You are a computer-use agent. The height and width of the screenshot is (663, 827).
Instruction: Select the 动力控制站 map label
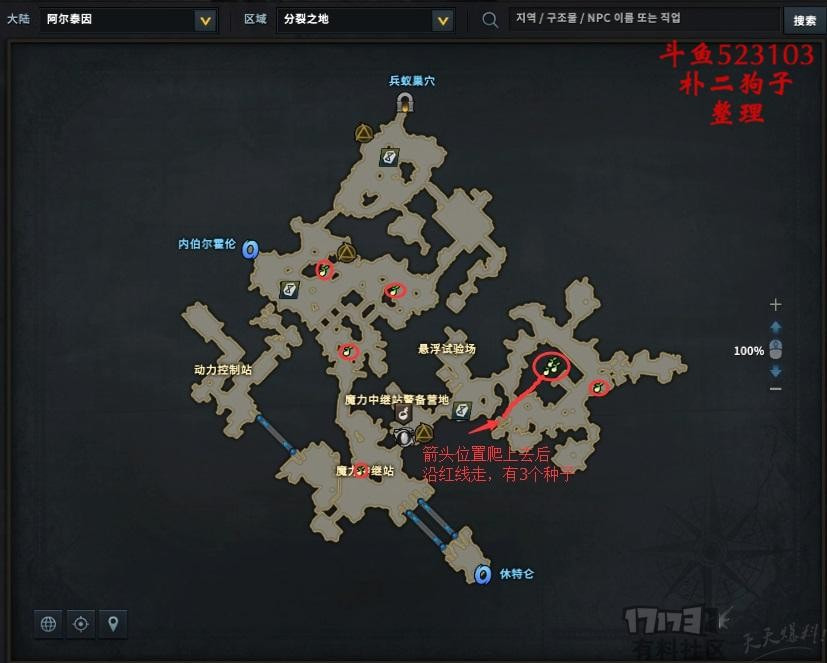222,369
